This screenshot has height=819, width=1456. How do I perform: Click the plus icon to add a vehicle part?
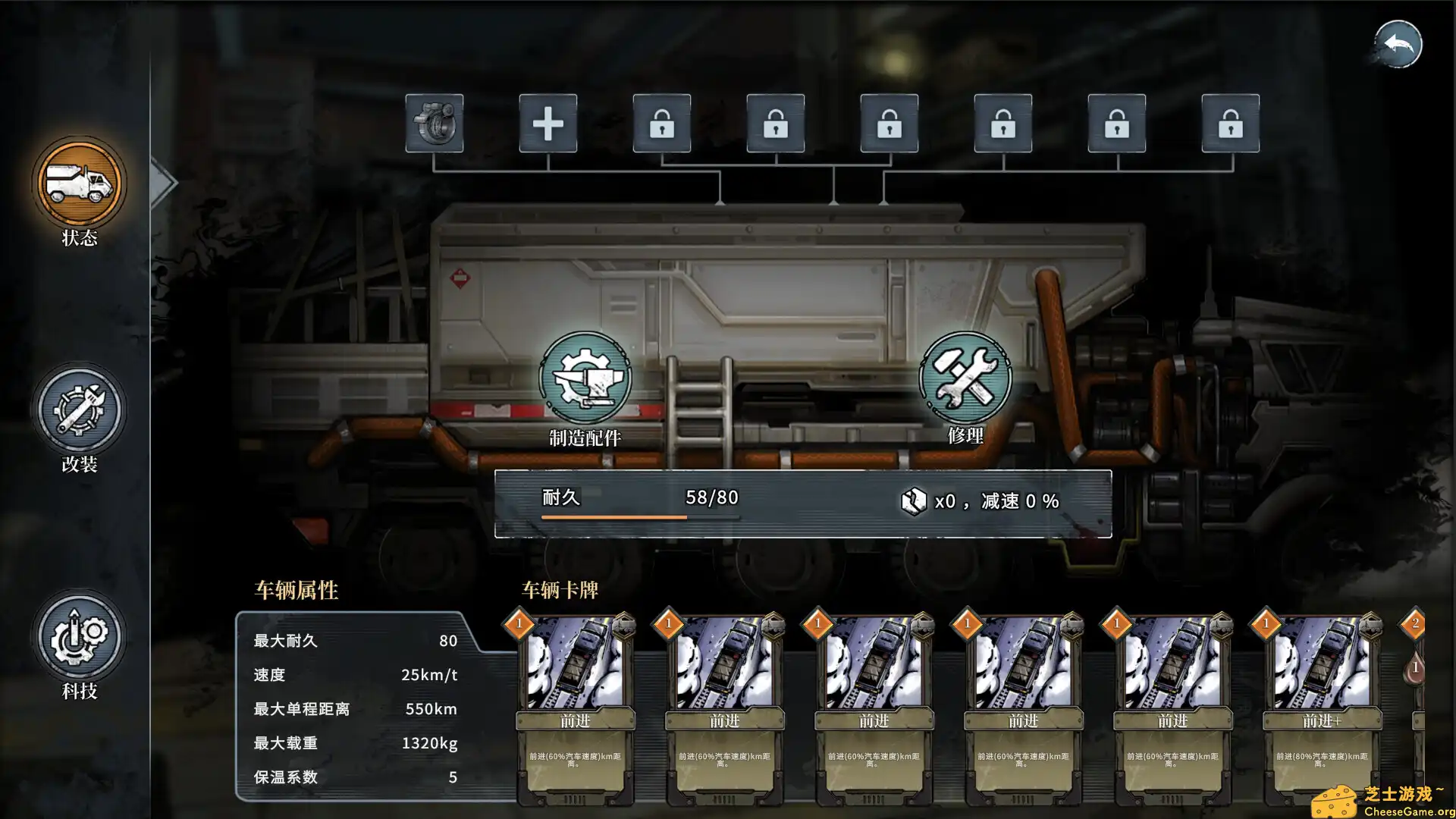(548, 125)
